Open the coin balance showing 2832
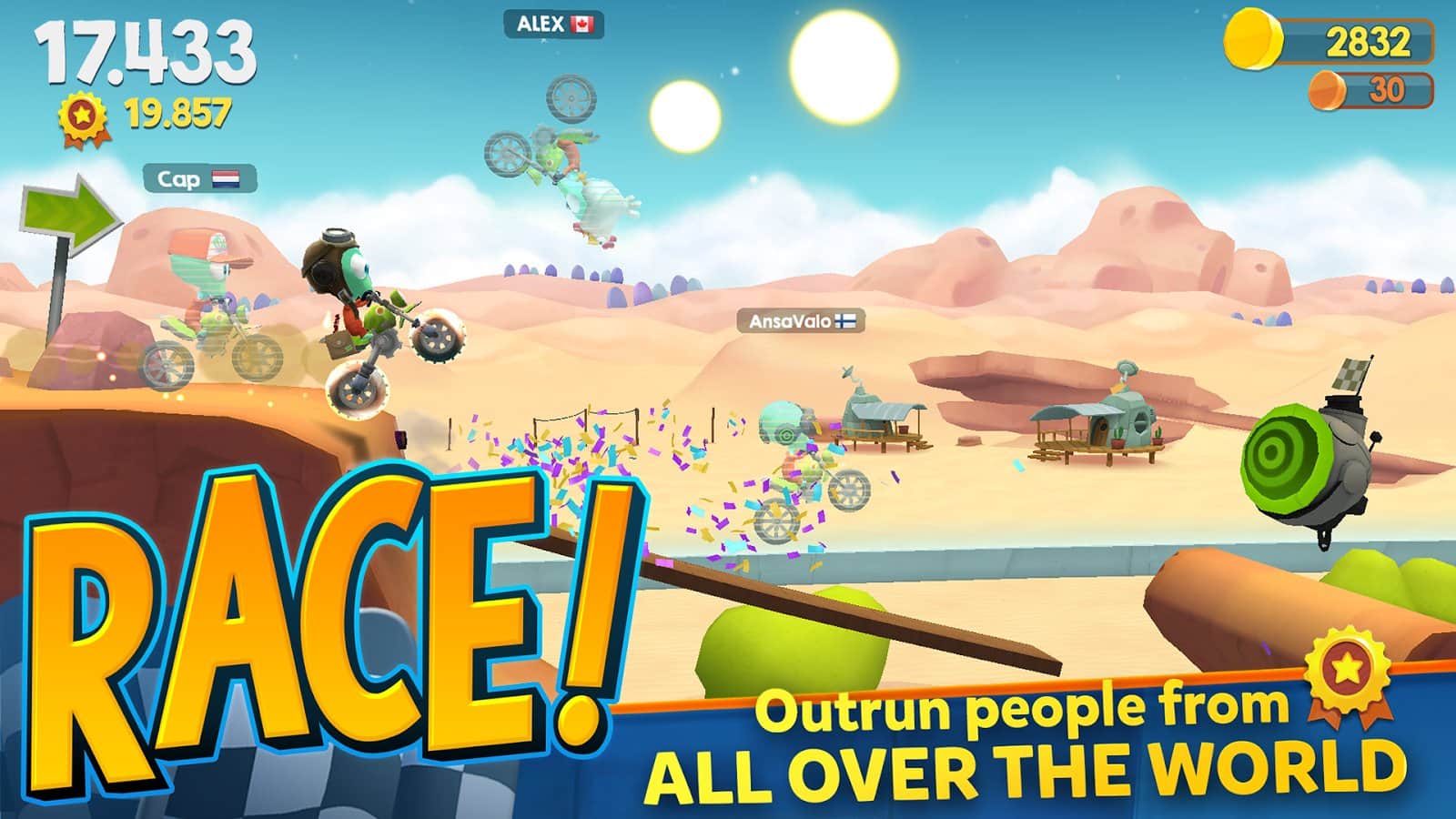The image size is (1456, 819). coord(1356,40)
